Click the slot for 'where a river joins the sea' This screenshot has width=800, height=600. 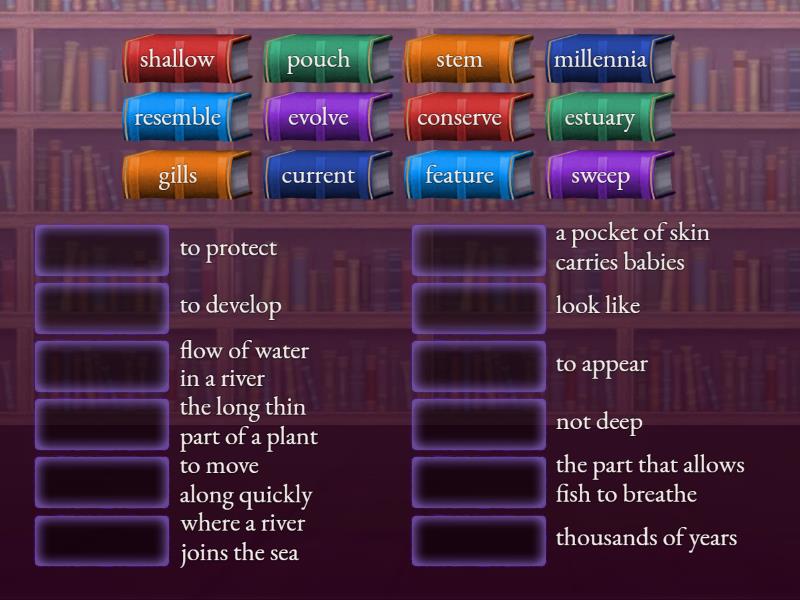click(x=102, y=540)
